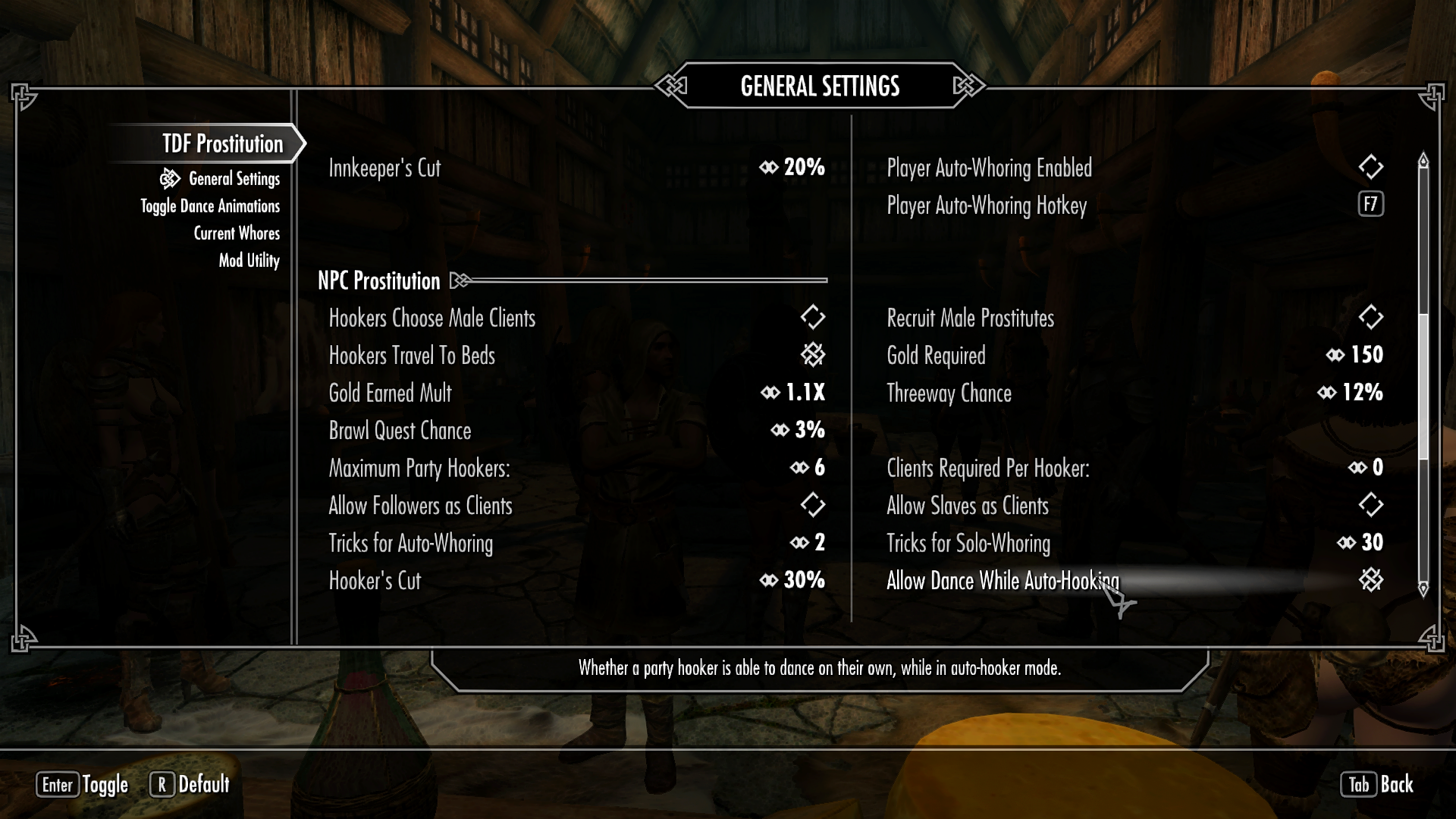Select the Toggle Dance Animations page
Image resolution: width=1456 pixels, height=819 pixels.
coord(209,206)
